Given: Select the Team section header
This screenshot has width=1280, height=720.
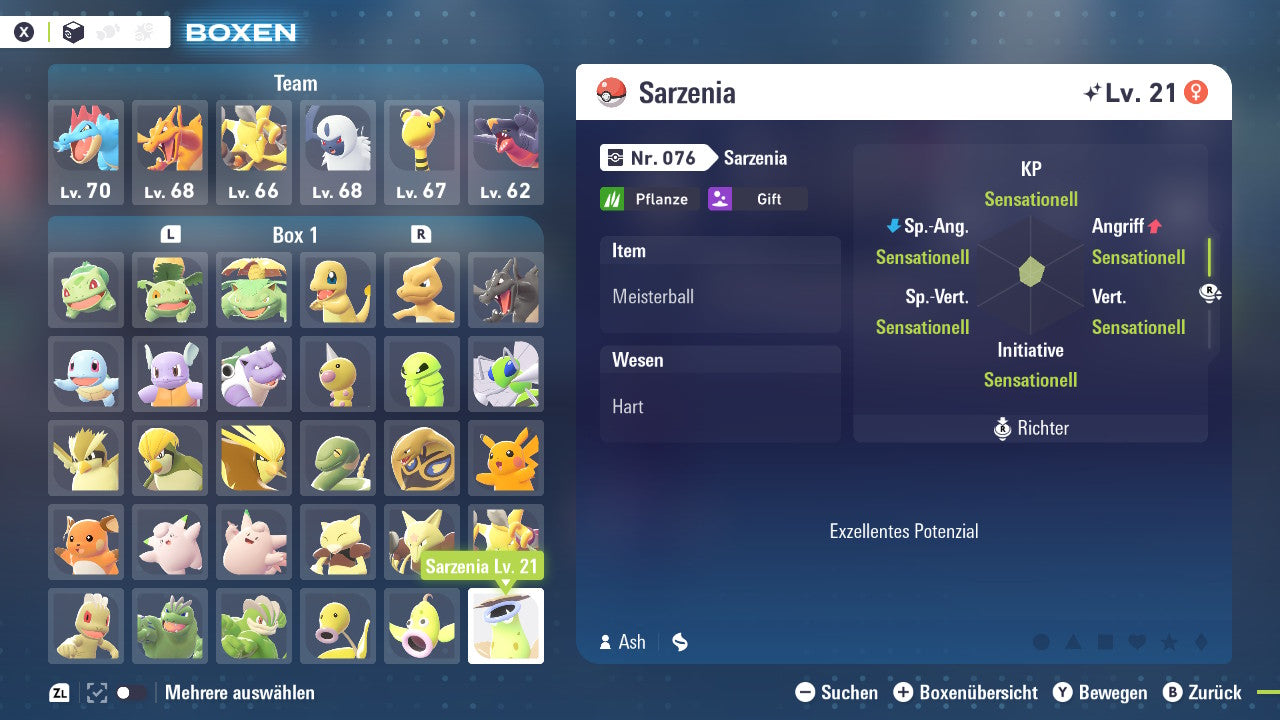Looking at the screenshot, I should pyautogui.click(x=295, y=83).
